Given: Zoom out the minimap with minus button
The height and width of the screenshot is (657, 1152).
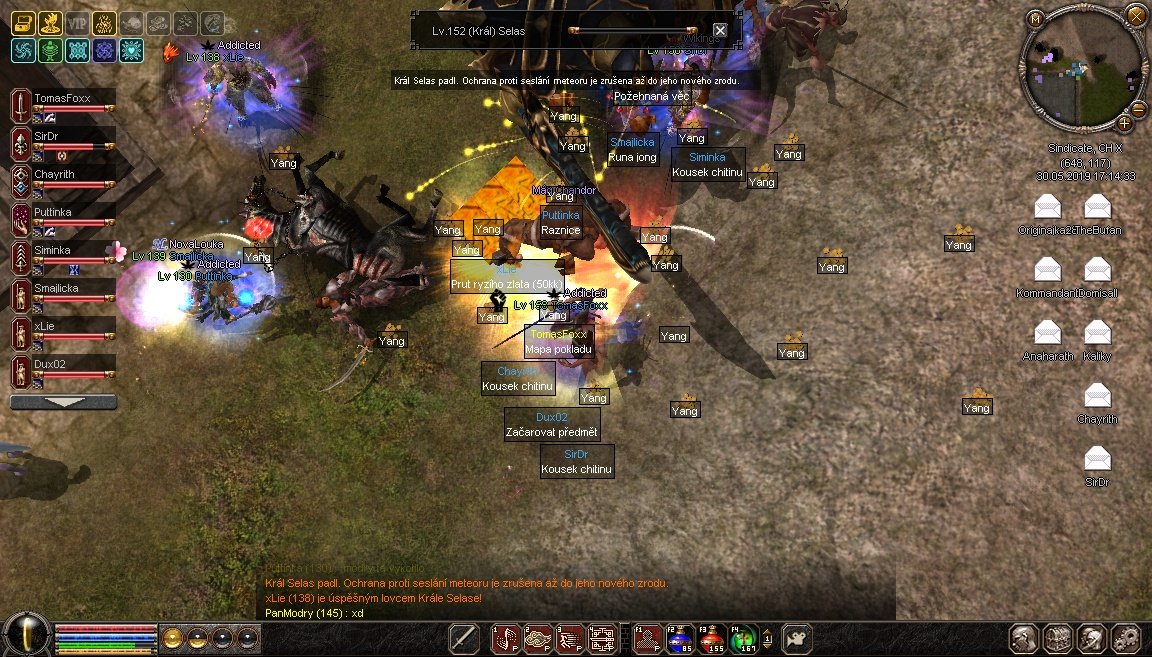Looking at the screenshot, I should click(x=1138, y=109).
